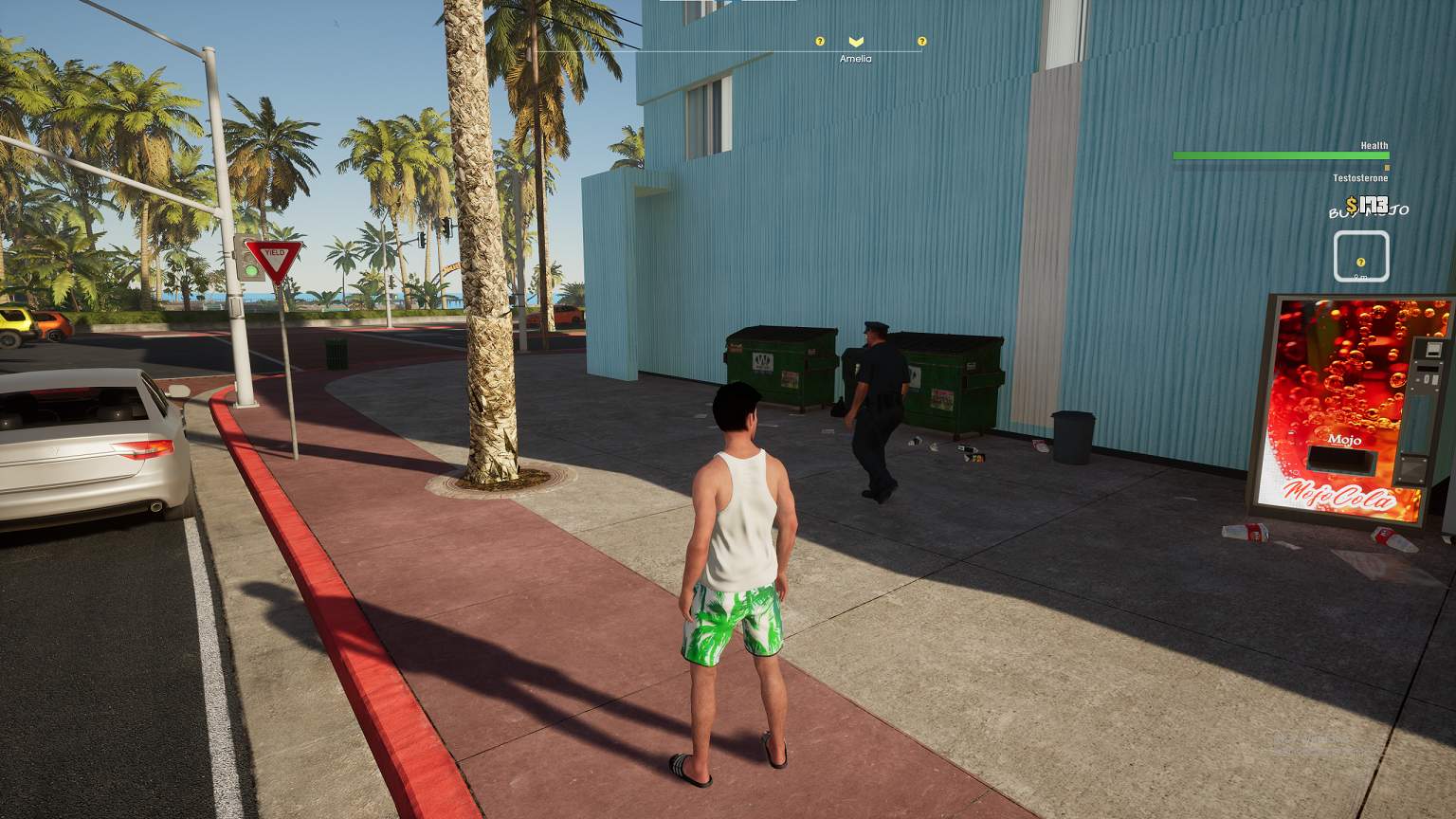Click the question marker left of Amelia

[820, 42]
